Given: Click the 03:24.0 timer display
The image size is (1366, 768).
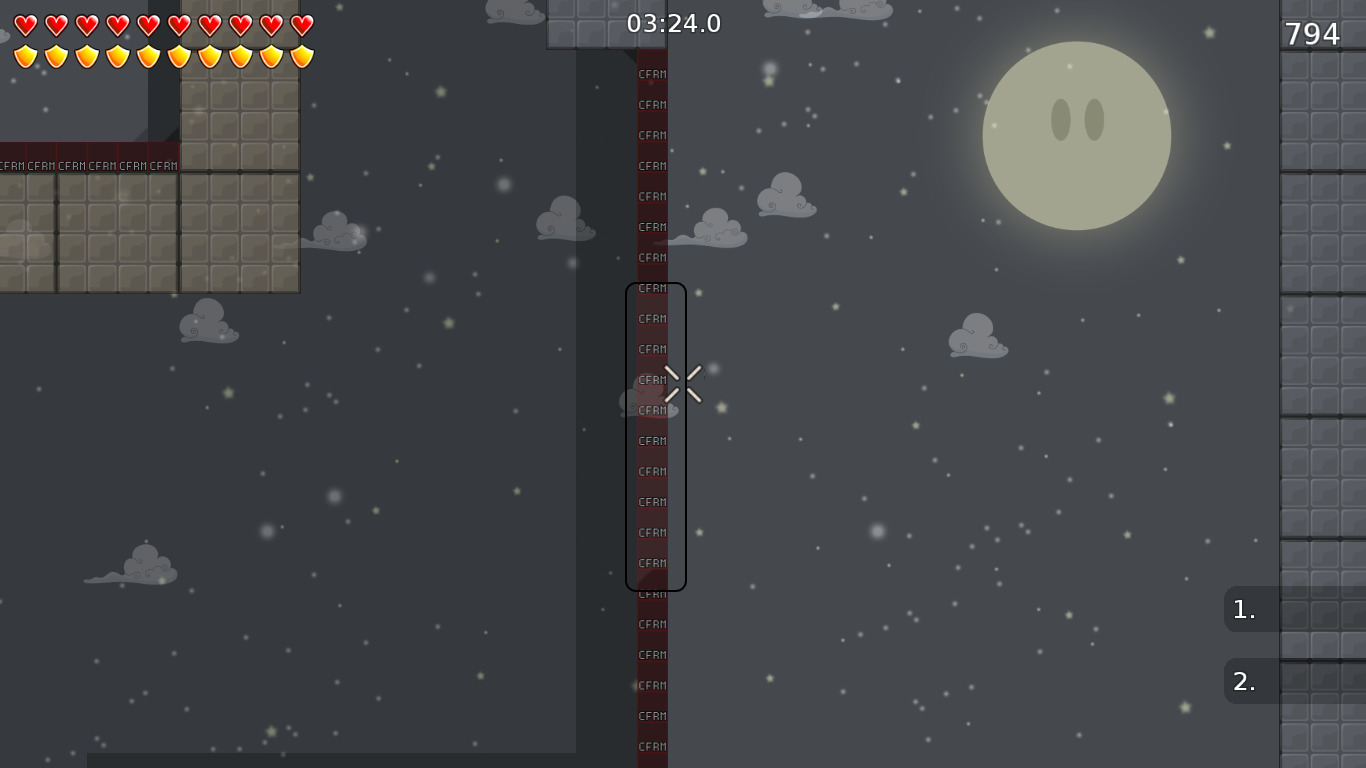Looking at the screenshot, I should coord(674,23).
